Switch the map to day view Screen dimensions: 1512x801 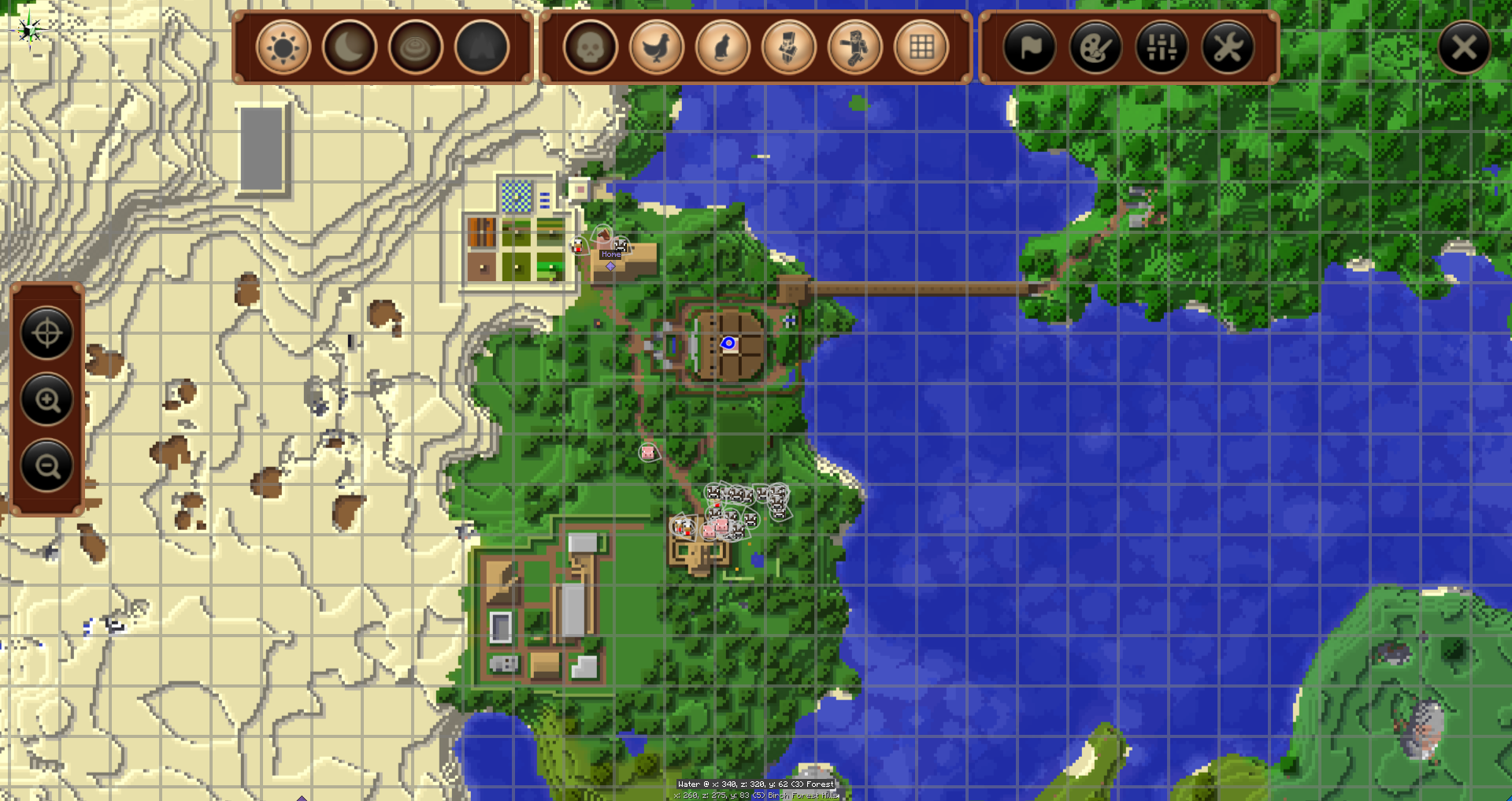pos(283,48)
